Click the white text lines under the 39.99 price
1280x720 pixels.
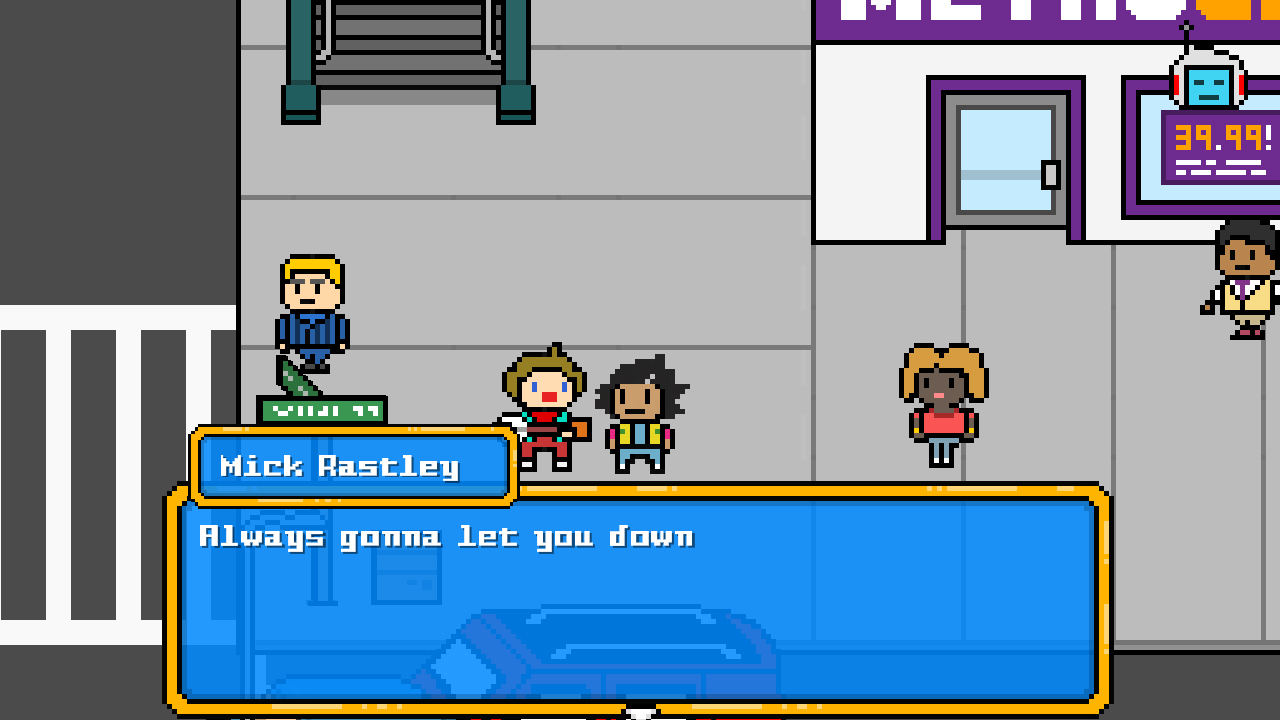[1220, 165]
